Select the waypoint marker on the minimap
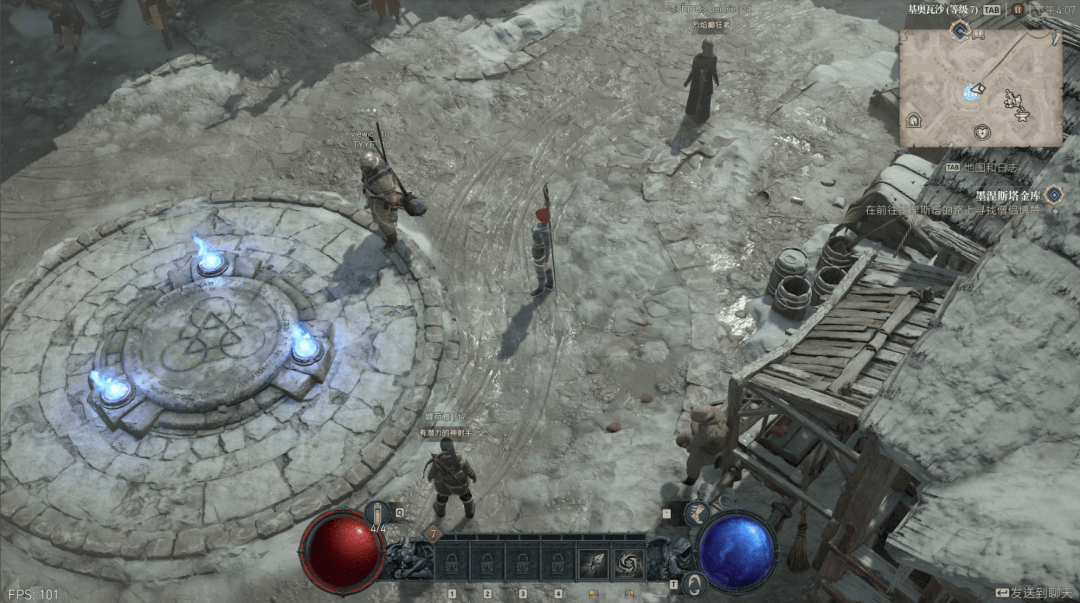Screen dimensions: 1080x603 click(972, 92)
